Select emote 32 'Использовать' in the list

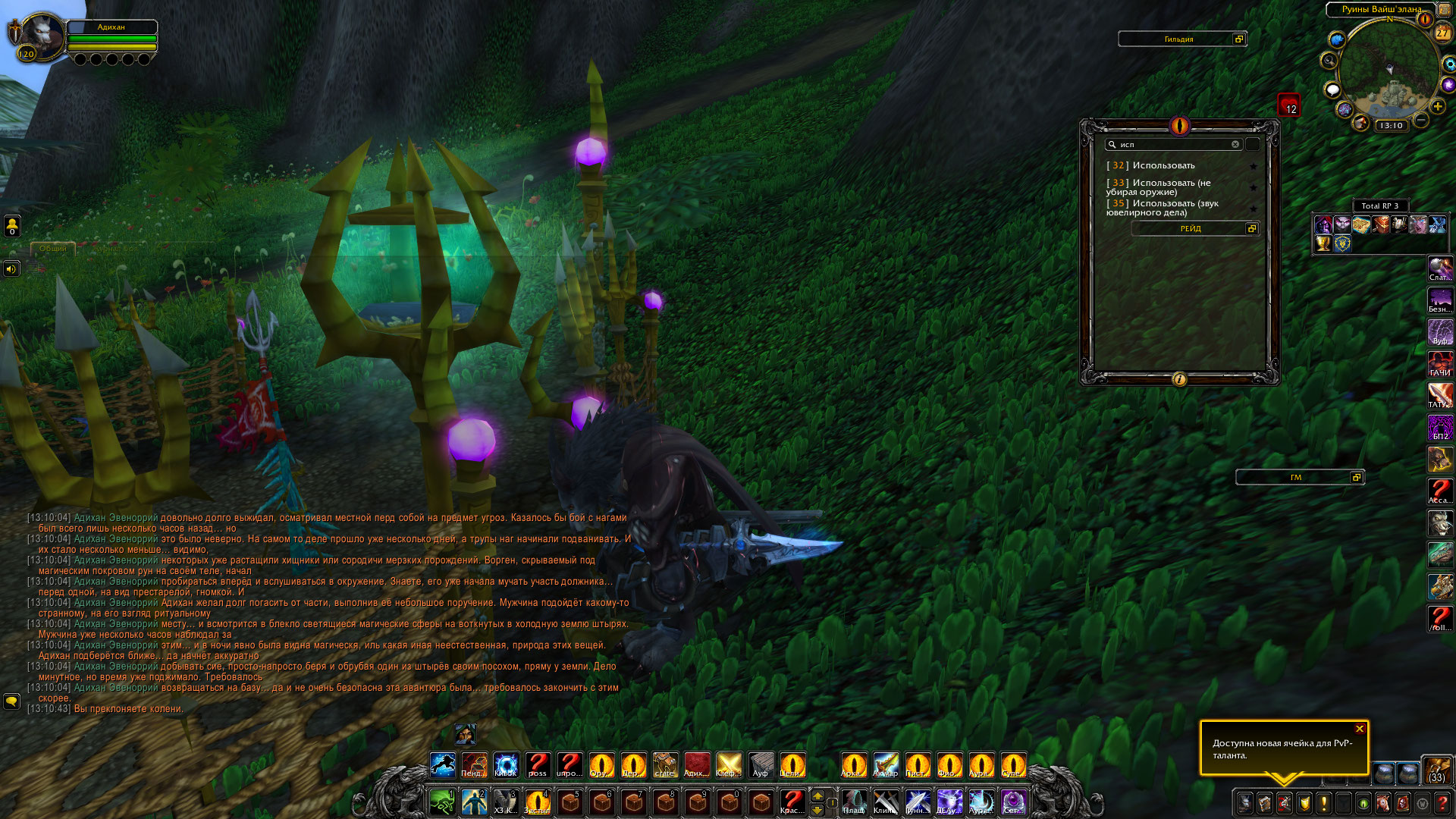(1163, 165)
